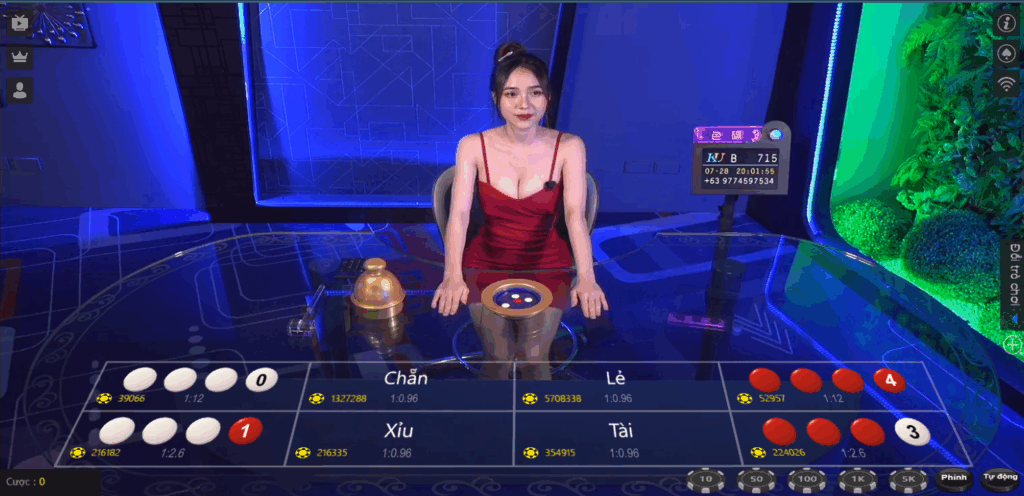Open the live TV video icon

(x=20, y=22)
